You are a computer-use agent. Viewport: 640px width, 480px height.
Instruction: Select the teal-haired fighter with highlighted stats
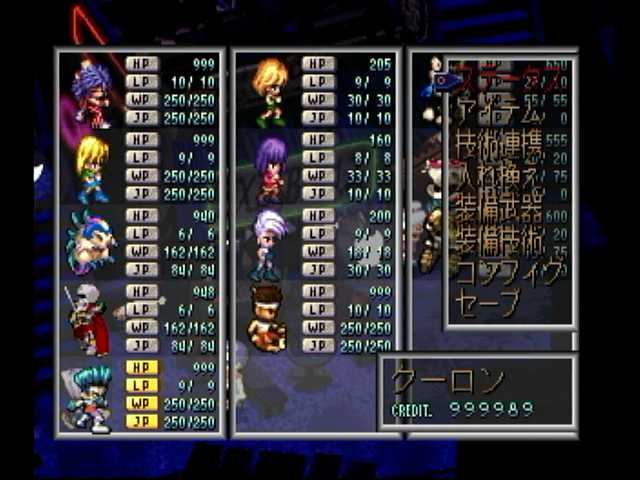92,396
